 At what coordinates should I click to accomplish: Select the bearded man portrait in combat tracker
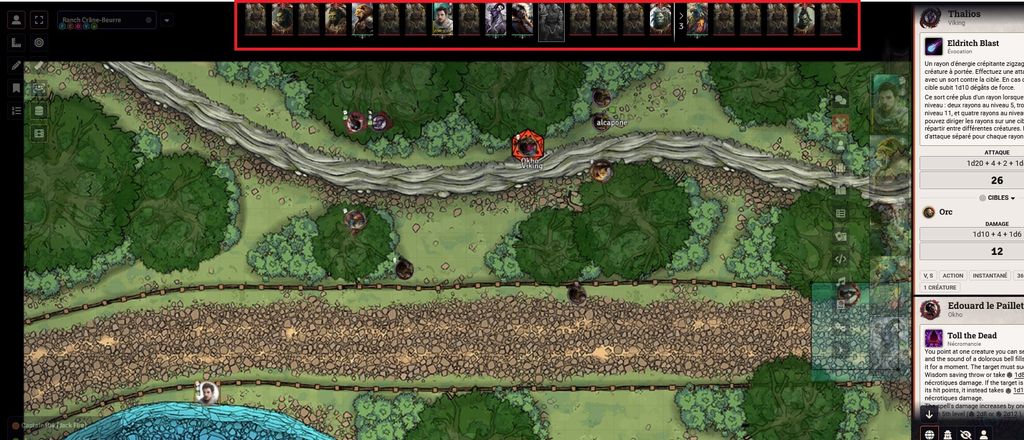(443, 18)
